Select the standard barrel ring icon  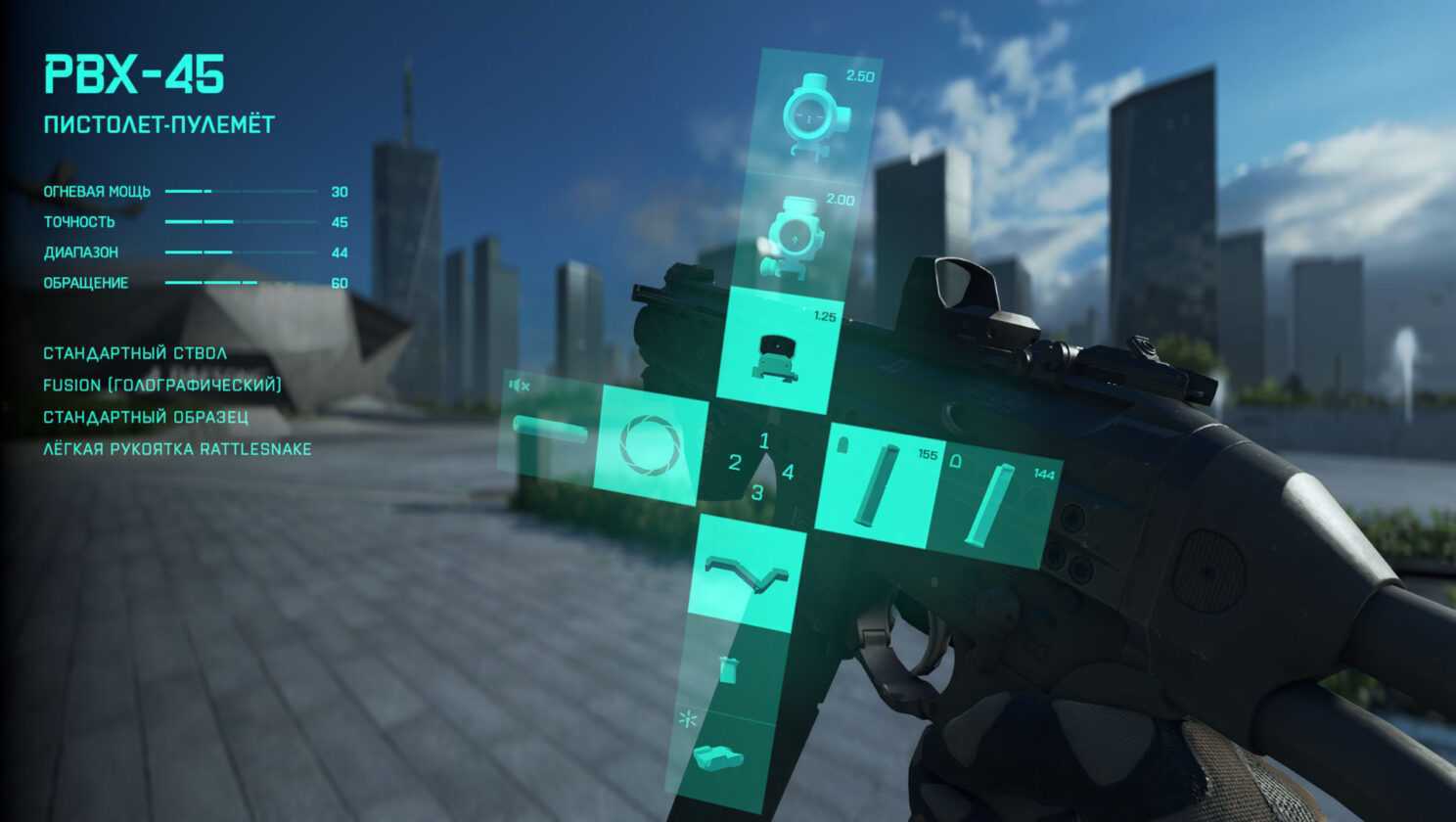click(651, 438)
